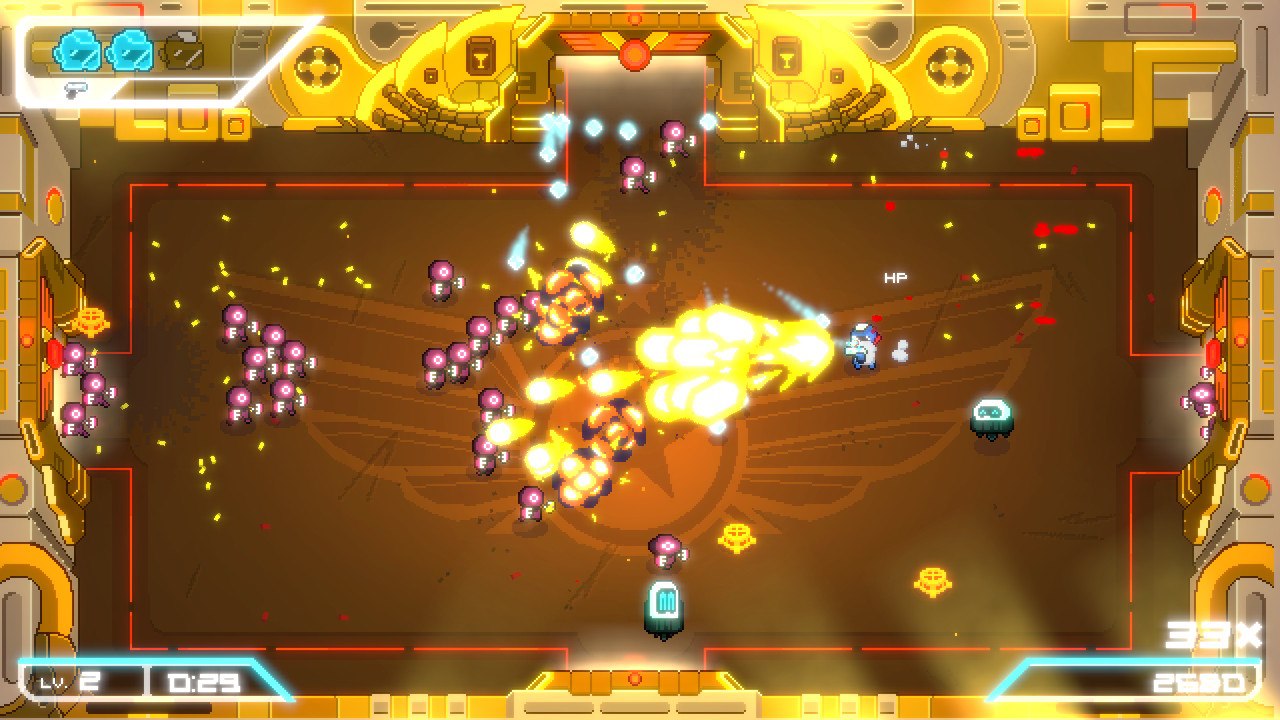Select the astronaut player character
This screenshot has height=720, width=1280.
(x=862, y=348)
